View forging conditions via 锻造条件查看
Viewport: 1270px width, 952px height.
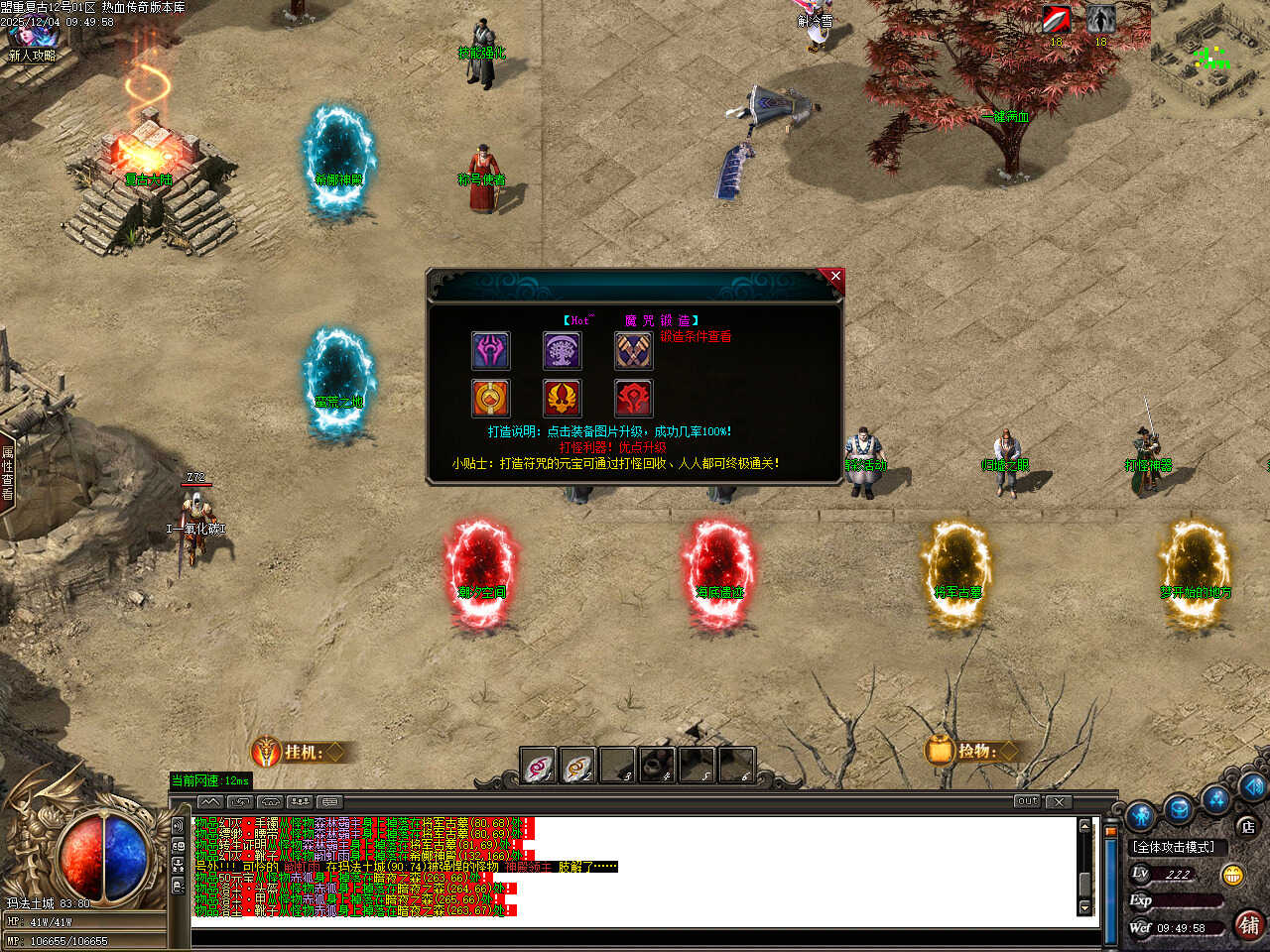tap(696, 337)
